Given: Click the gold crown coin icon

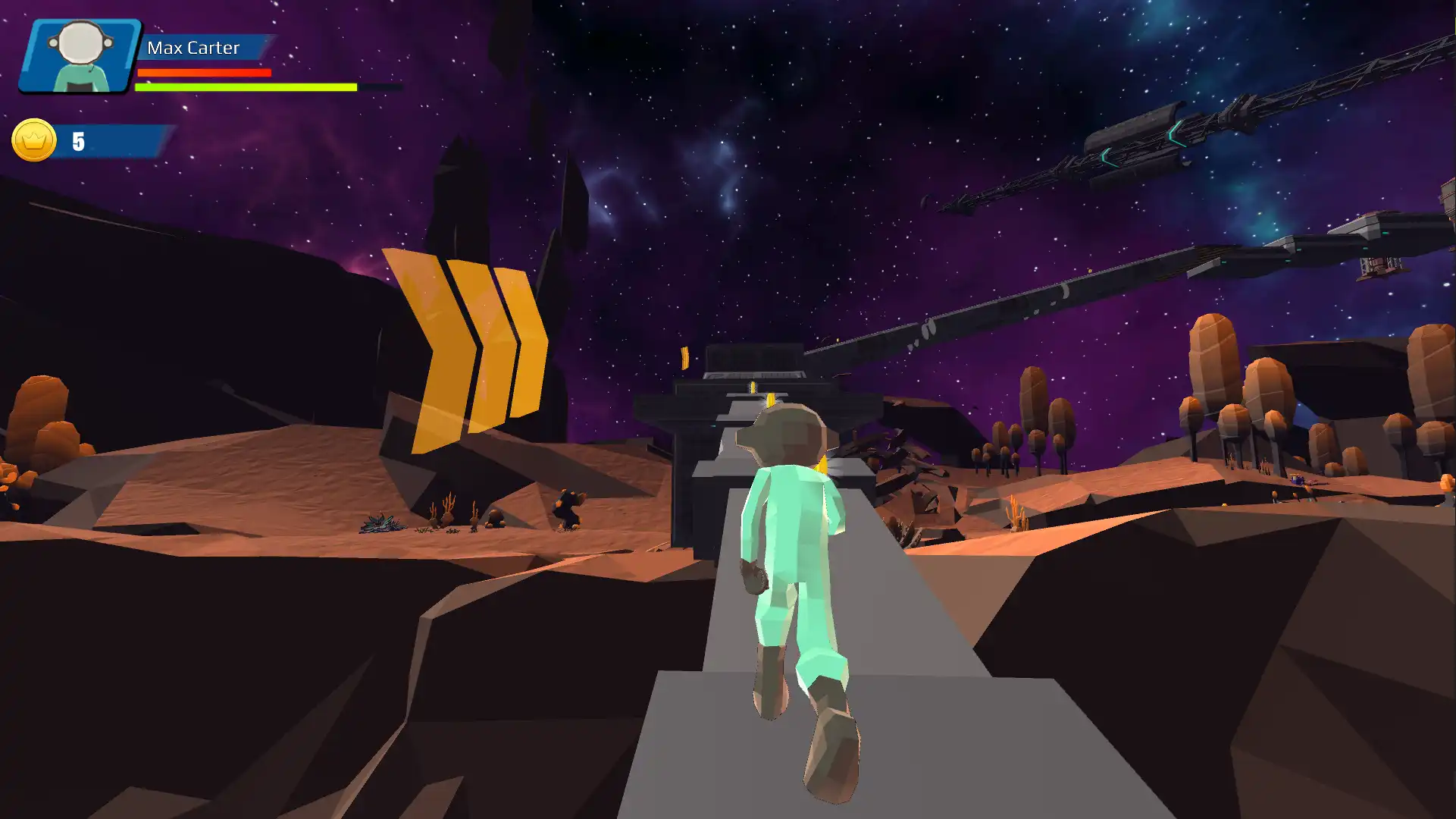Looking at the screenshot, I should point(34,140).
